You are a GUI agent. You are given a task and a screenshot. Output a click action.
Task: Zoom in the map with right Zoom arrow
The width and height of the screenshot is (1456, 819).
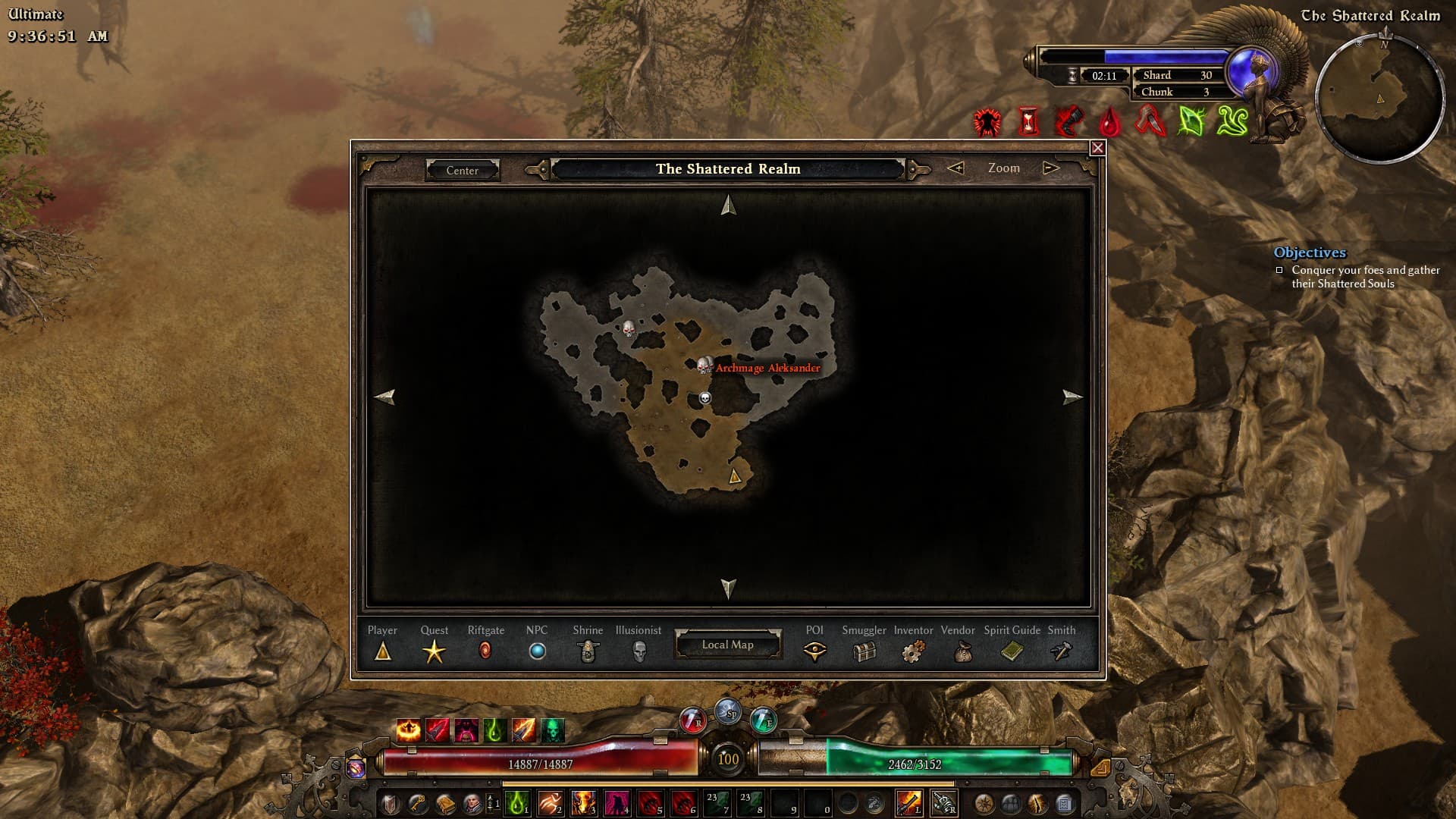click(1050, 168)
